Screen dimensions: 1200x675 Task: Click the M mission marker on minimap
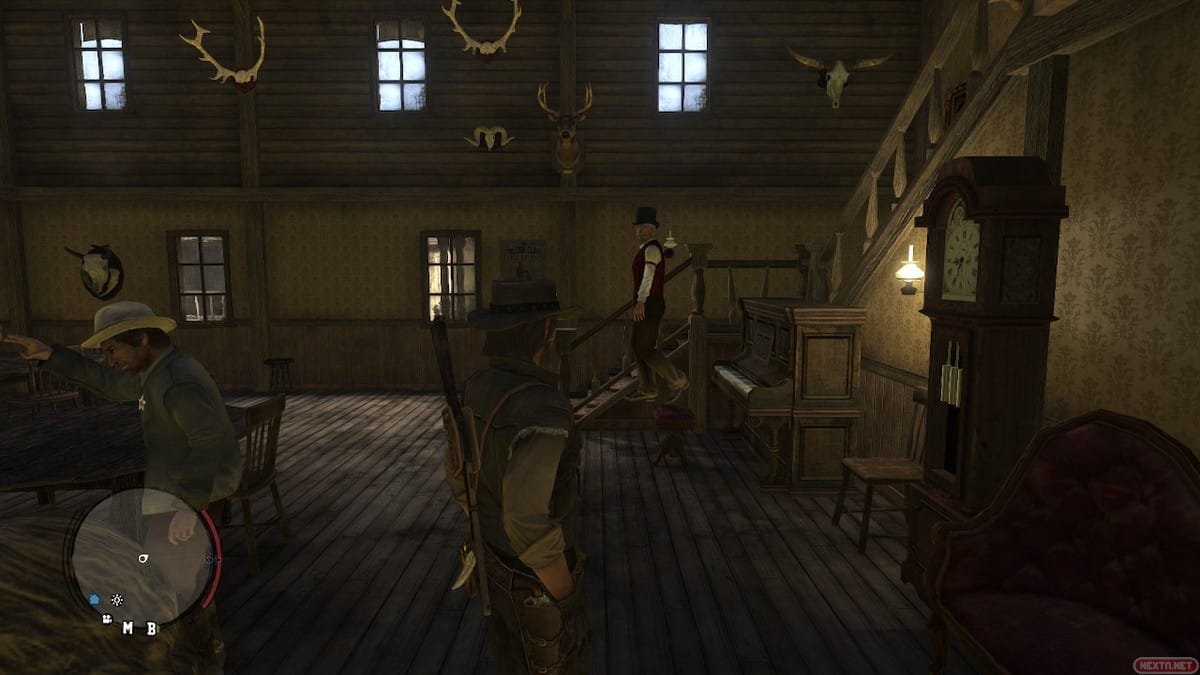pos(128,628)
